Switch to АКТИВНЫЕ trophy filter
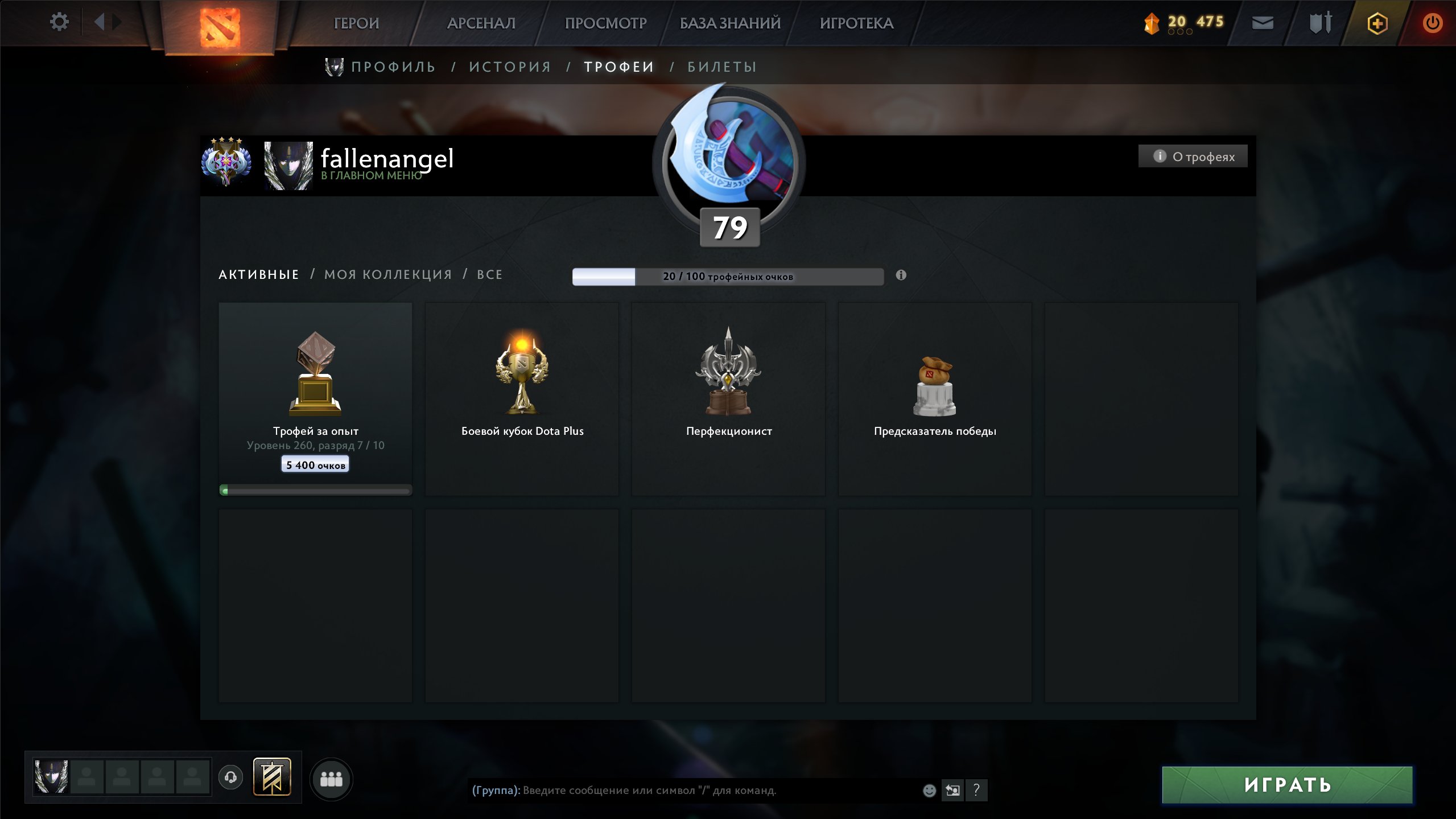 258,274
